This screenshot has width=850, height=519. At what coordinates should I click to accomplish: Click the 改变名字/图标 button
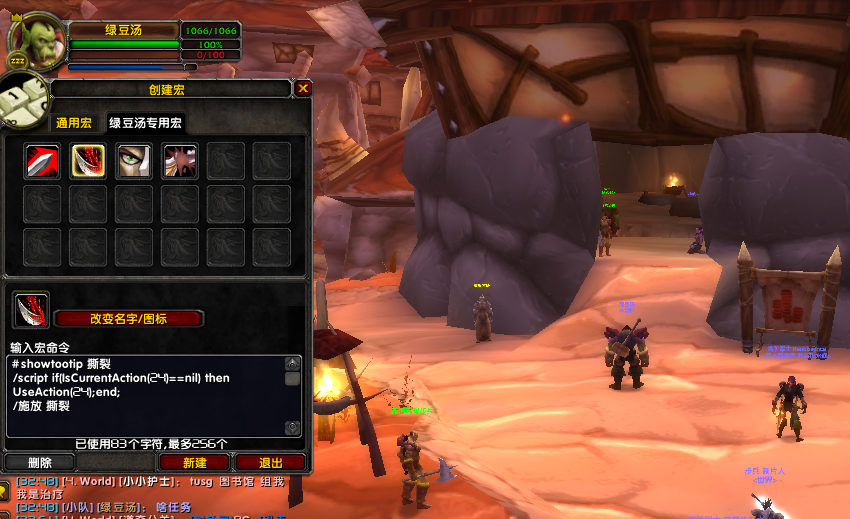(x=129, y=319)
